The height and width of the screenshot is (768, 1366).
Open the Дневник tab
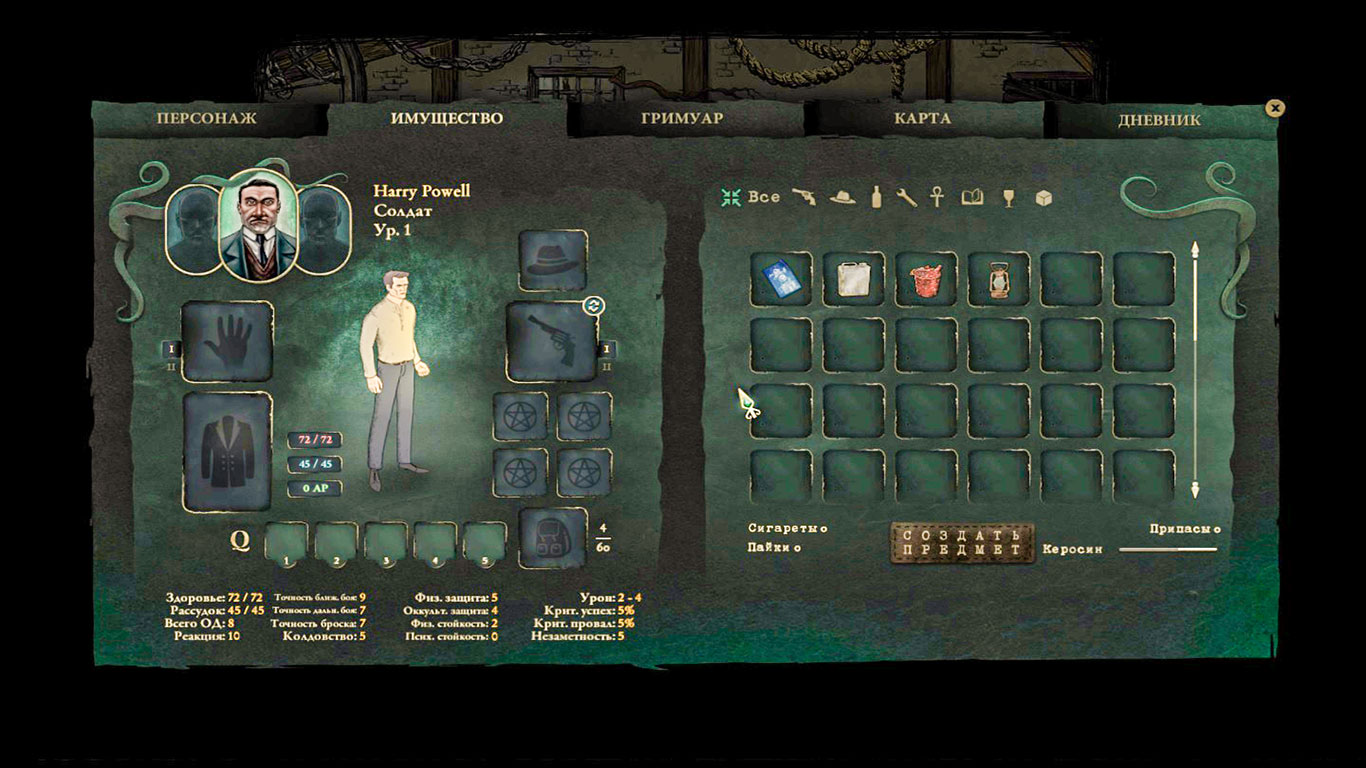pos(1159,119)
